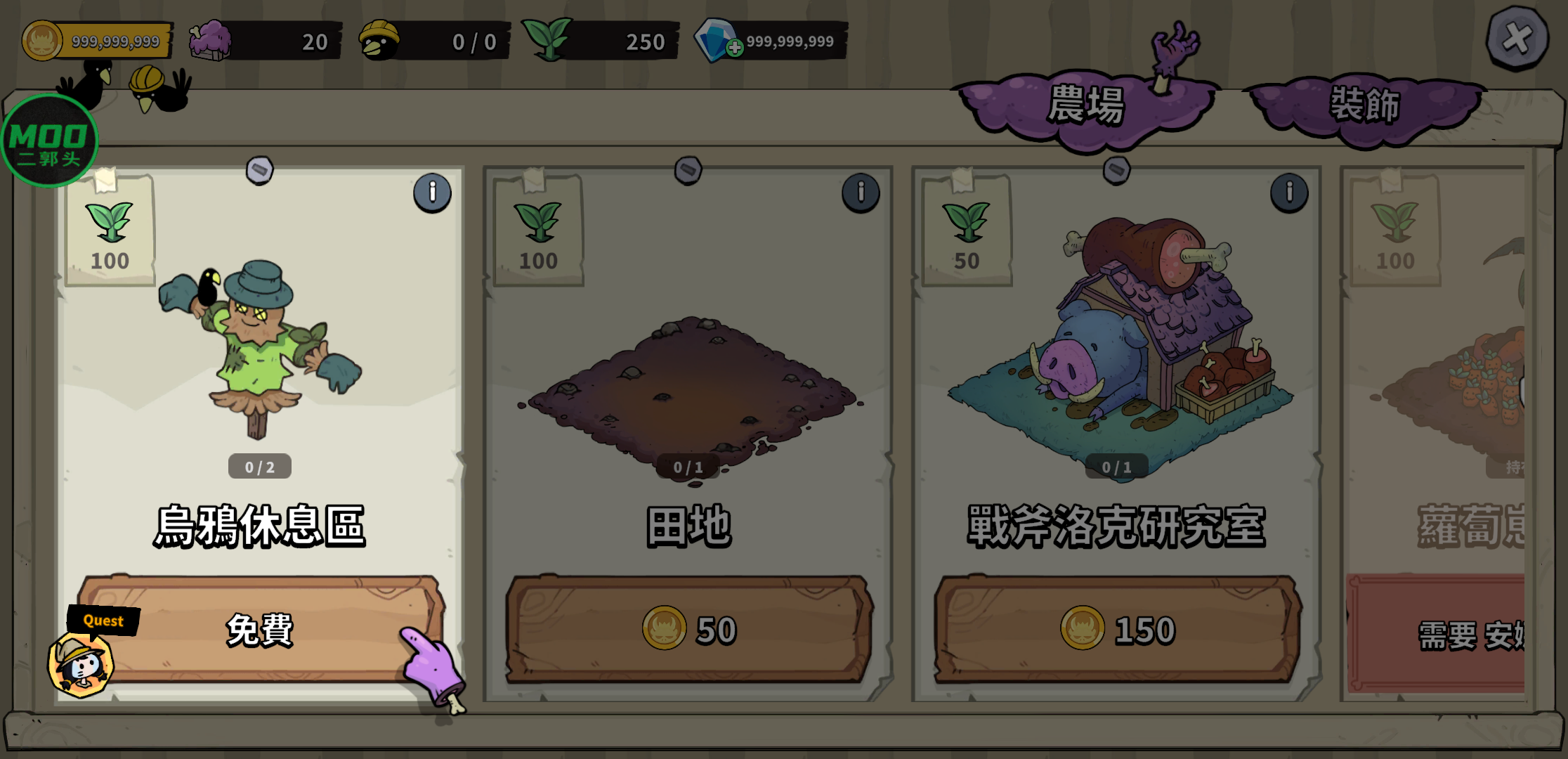Switch to the 農場 tab

[1086, 106]
